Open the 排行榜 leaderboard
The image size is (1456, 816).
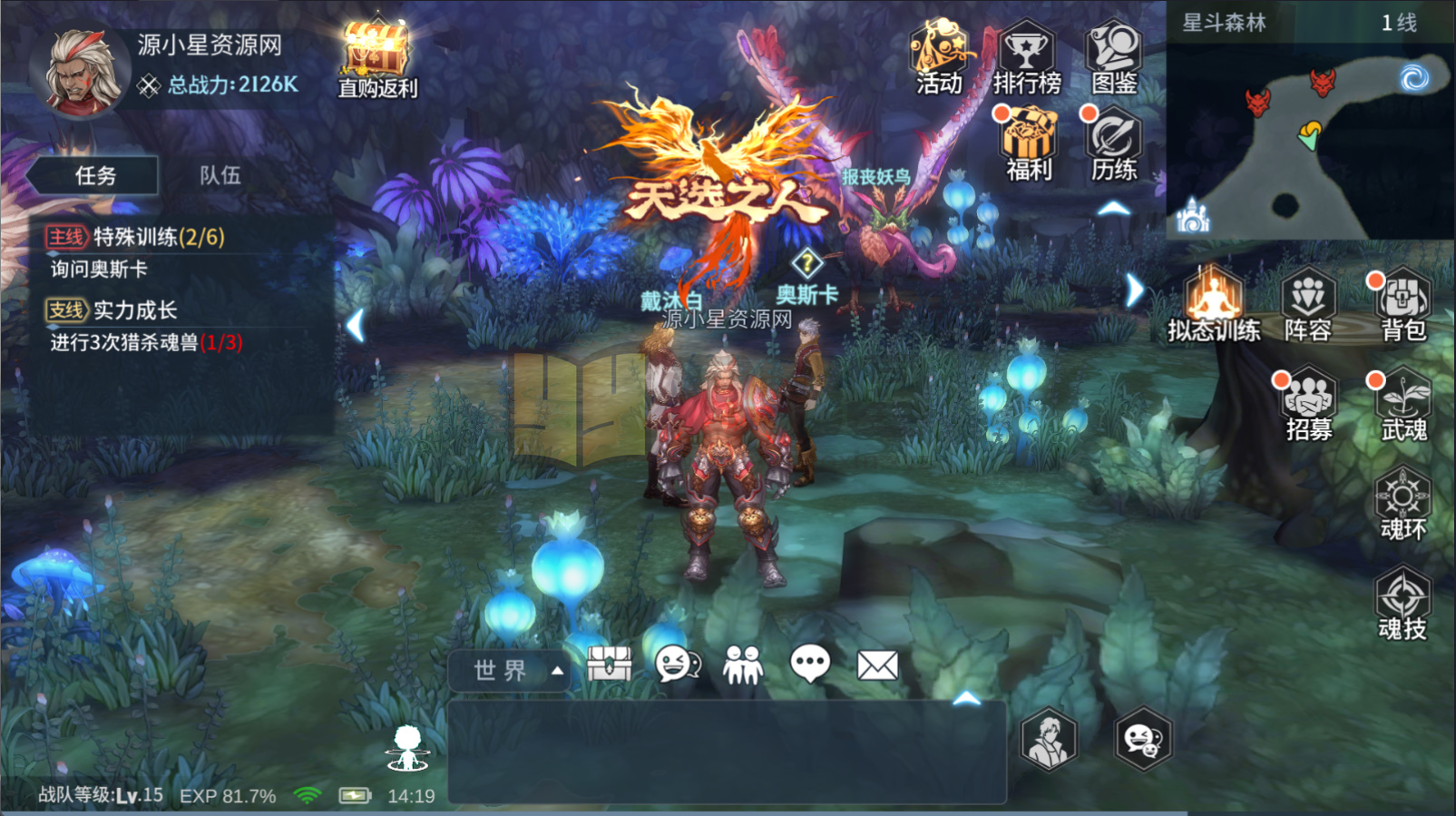click(x=1026, y=58)
